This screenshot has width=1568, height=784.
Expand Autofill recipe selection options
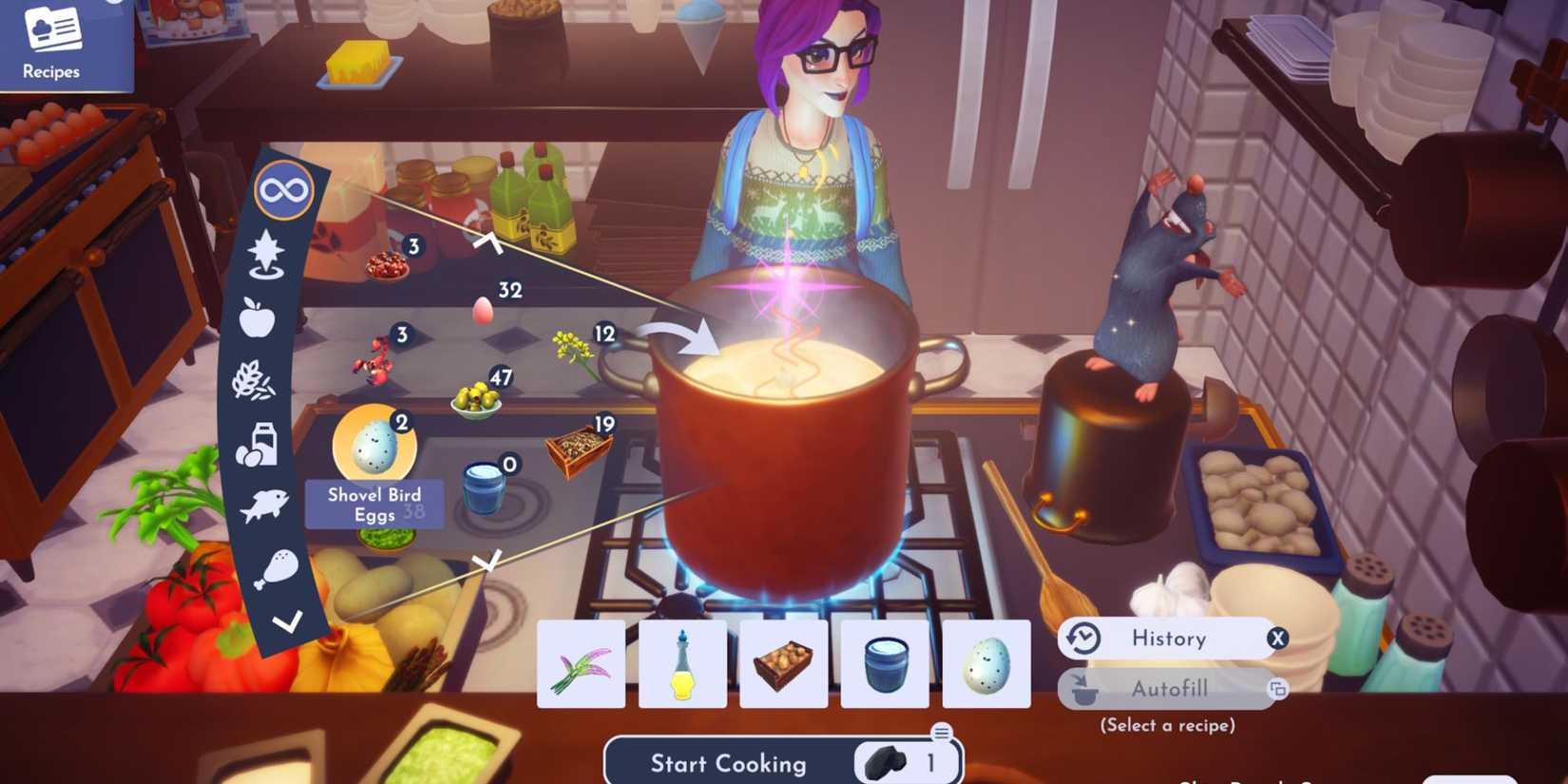[1278, 687]
